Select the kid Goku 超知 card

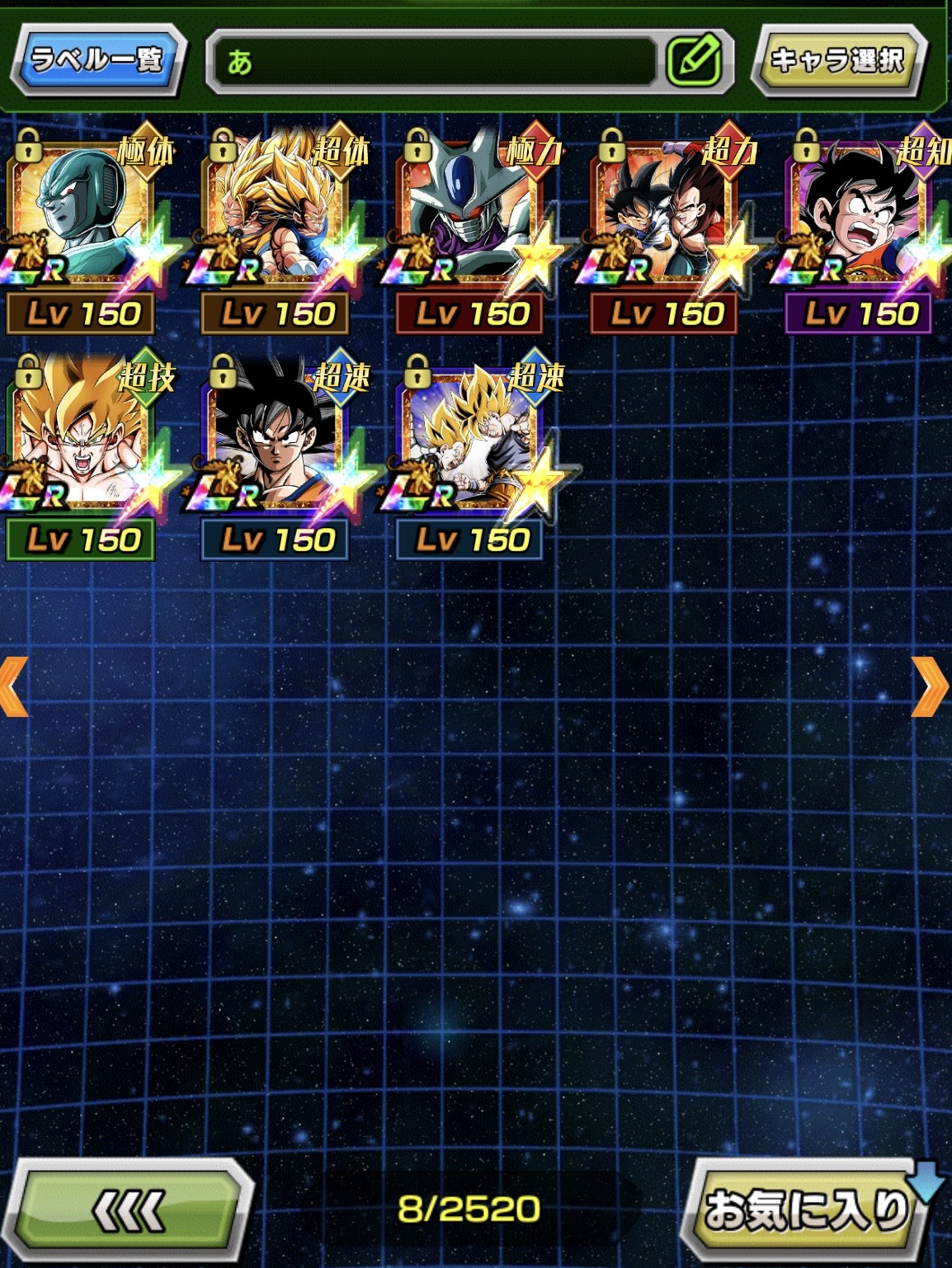861,214
